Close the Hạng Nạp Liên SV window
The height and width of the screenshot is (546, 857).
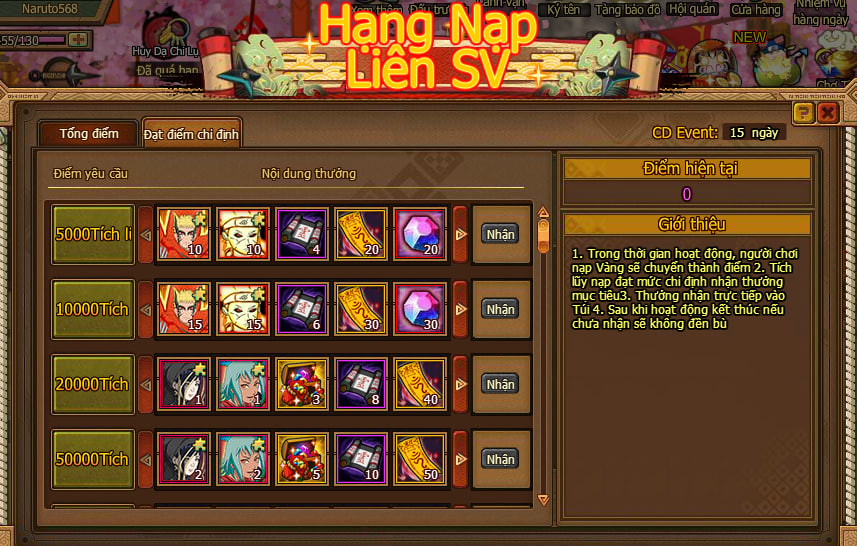point(827,112)
